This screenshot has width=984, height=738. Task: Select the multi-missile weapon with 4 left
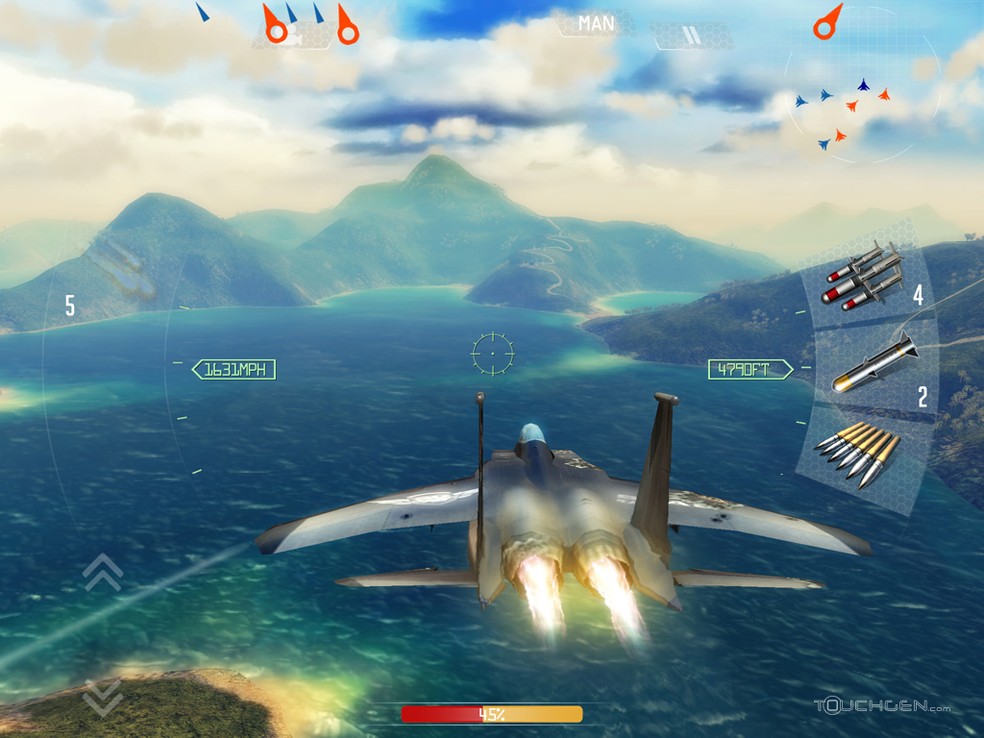point(866,276)
